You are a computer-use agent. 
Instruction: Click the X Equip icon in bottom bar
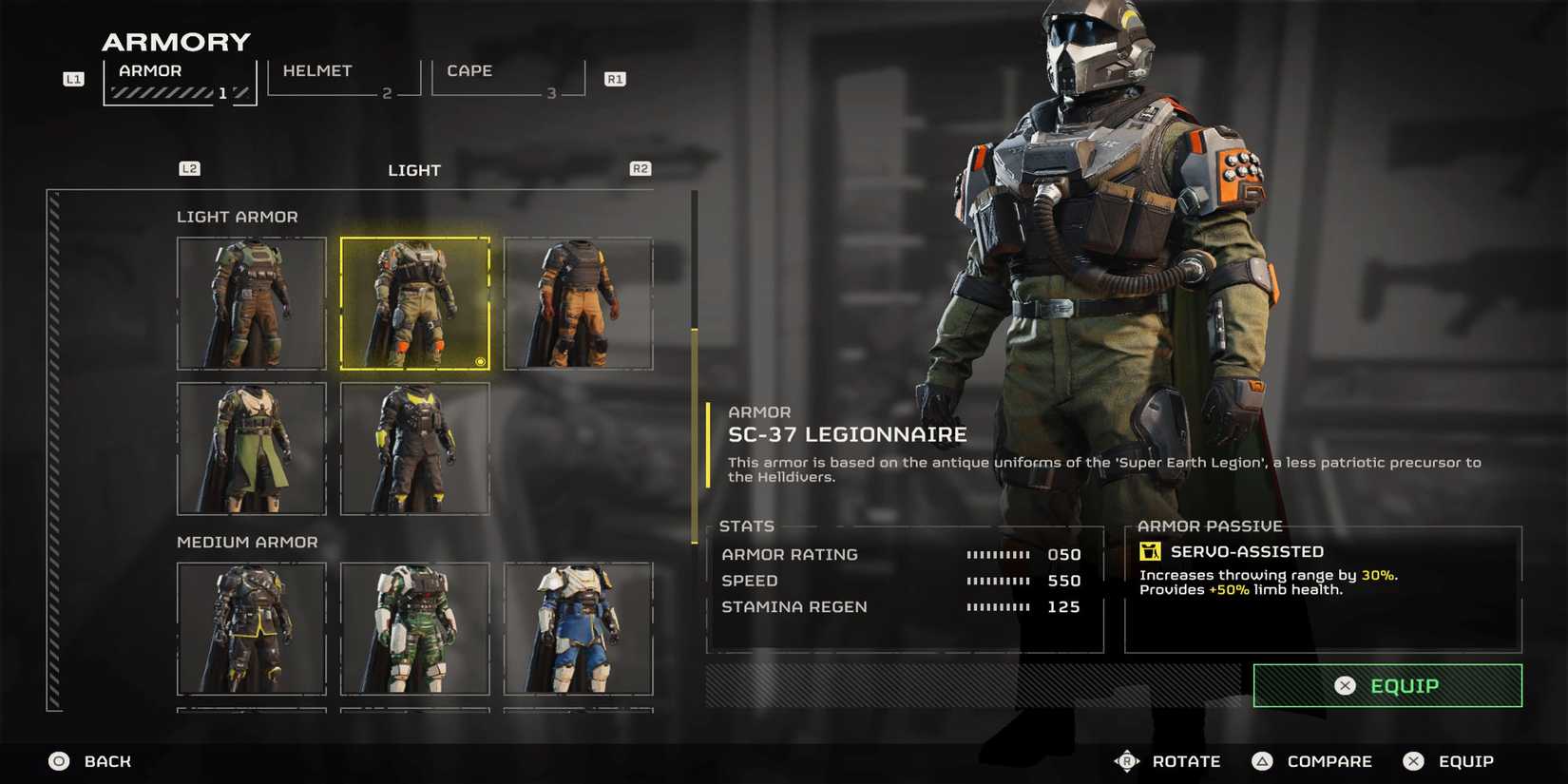1415,760
